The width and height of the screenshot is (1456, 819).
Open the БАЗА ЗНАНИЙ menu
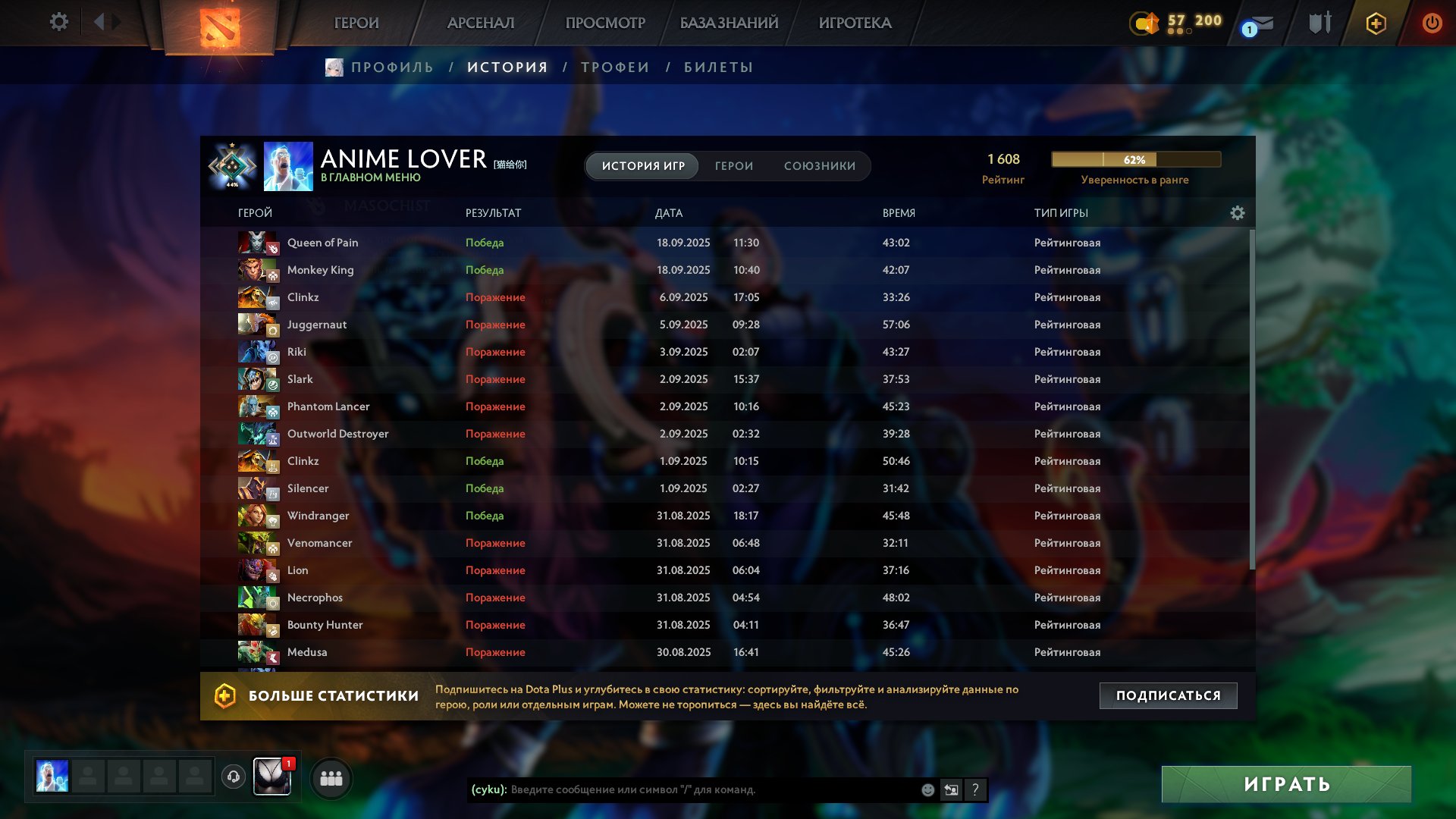pyautogui.click(x=728, y=23)
